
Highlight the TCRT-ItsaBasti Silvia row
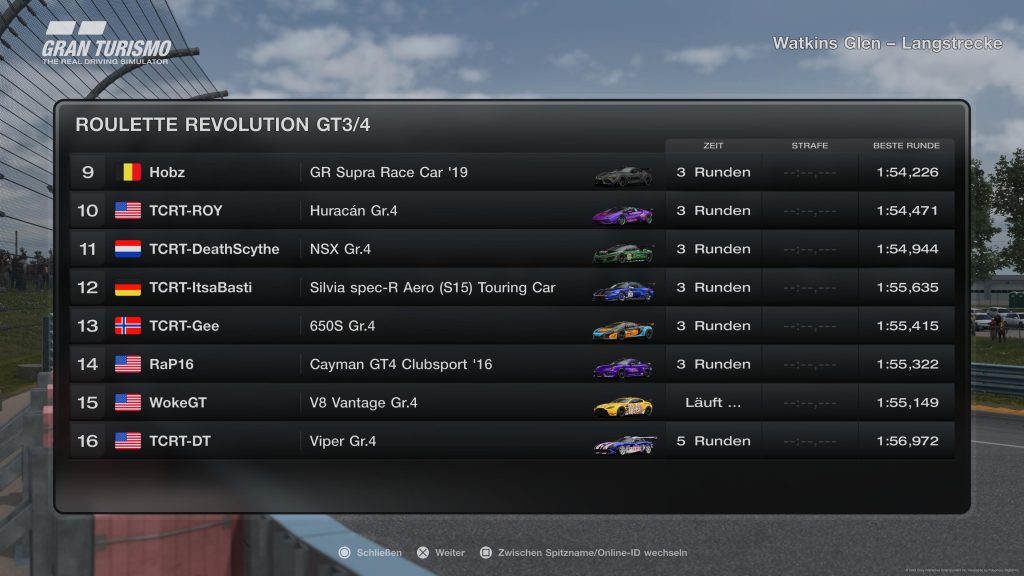511,288
